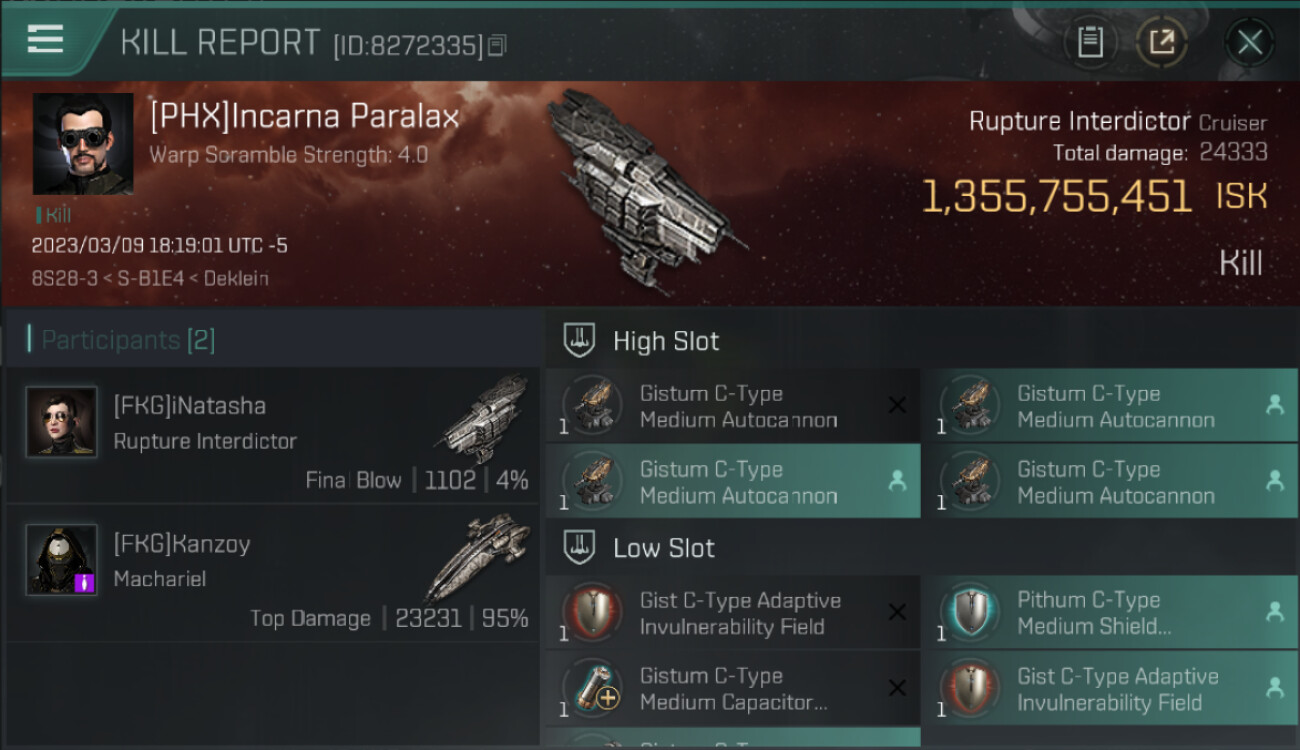Share the kill report externally
The height and width of the screenshot is (750, 1300).
point(1161,42)
